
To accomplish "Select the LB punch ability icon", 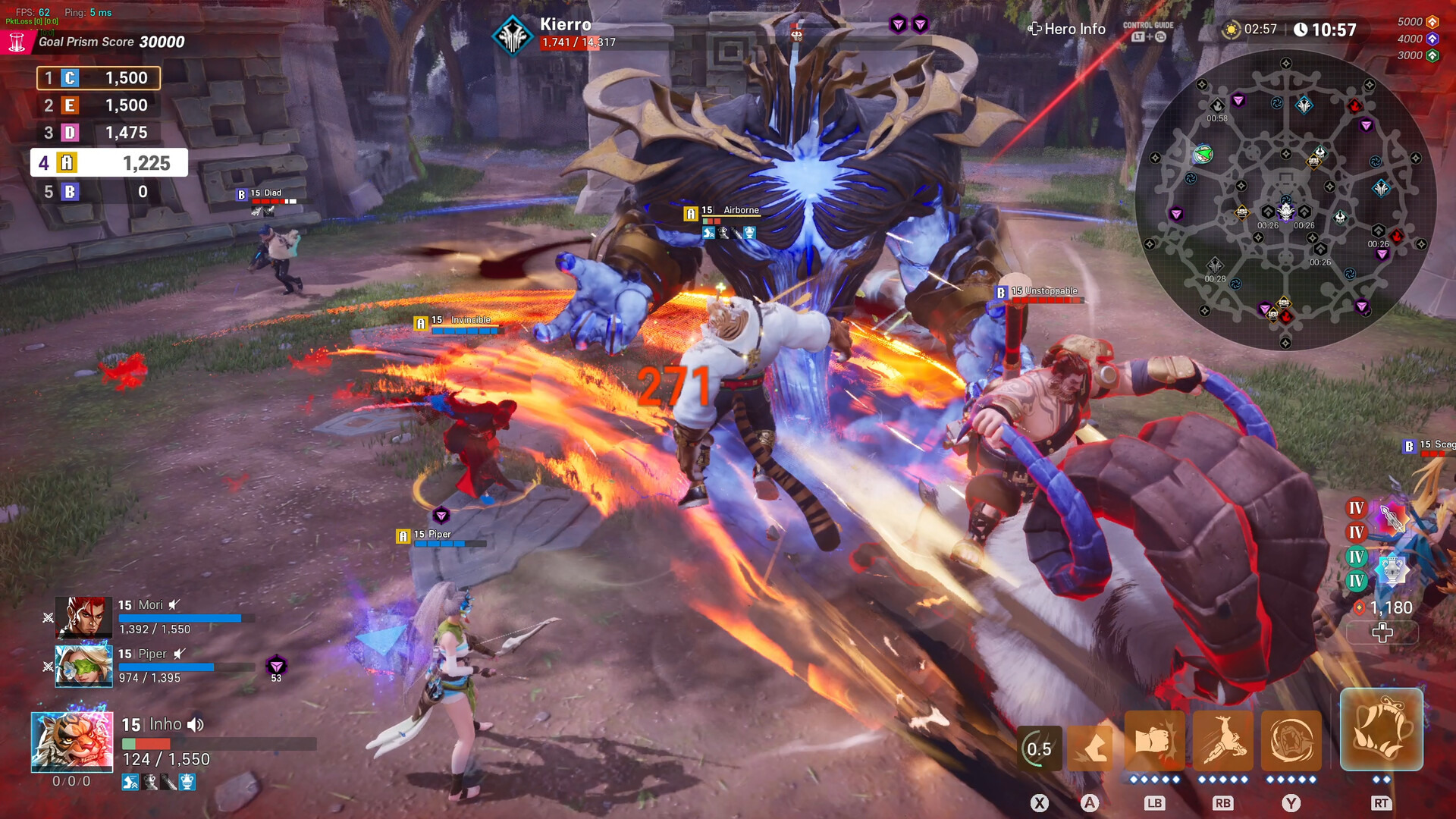I will 1154,741.
